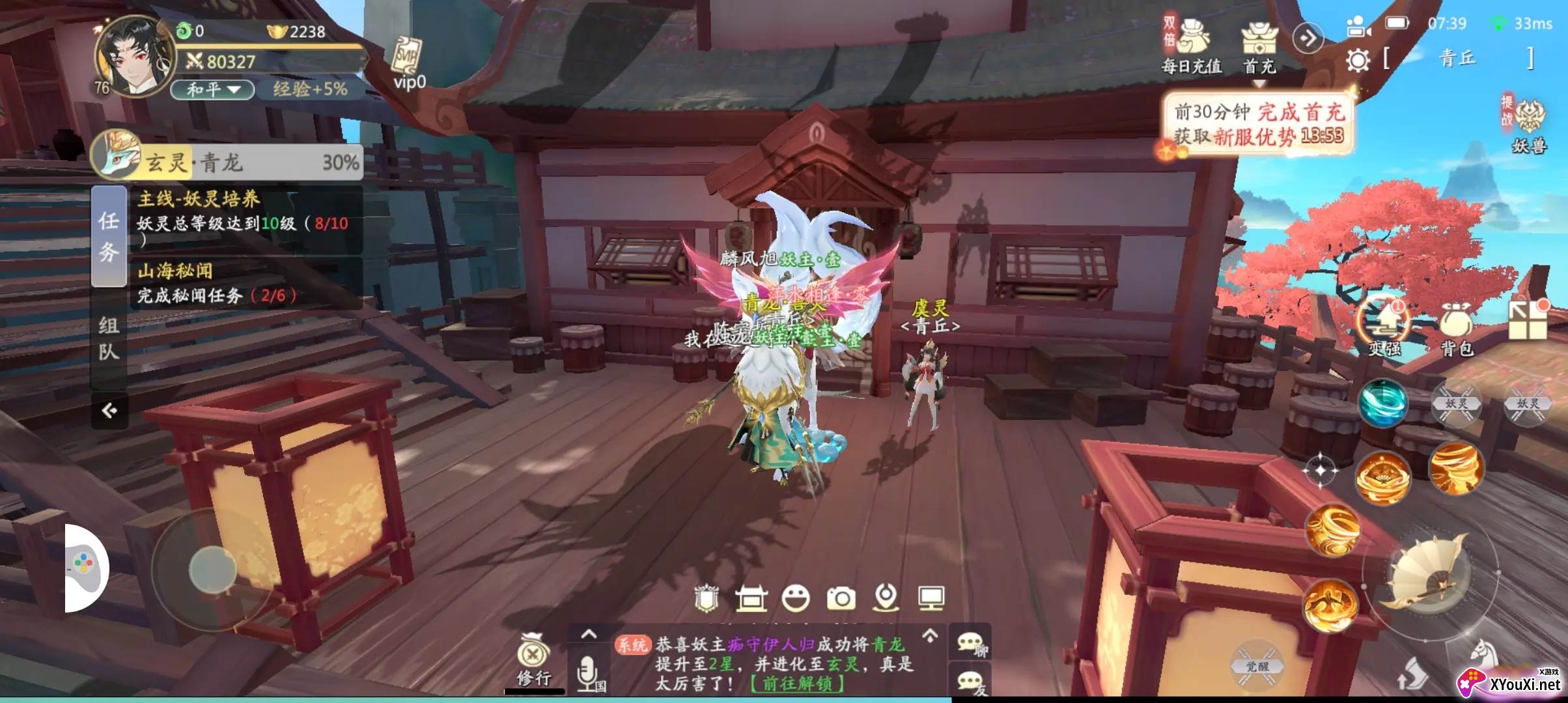Tap the vip0 badge
This screenshot has height=703, width=1568.
coord(409,64)
